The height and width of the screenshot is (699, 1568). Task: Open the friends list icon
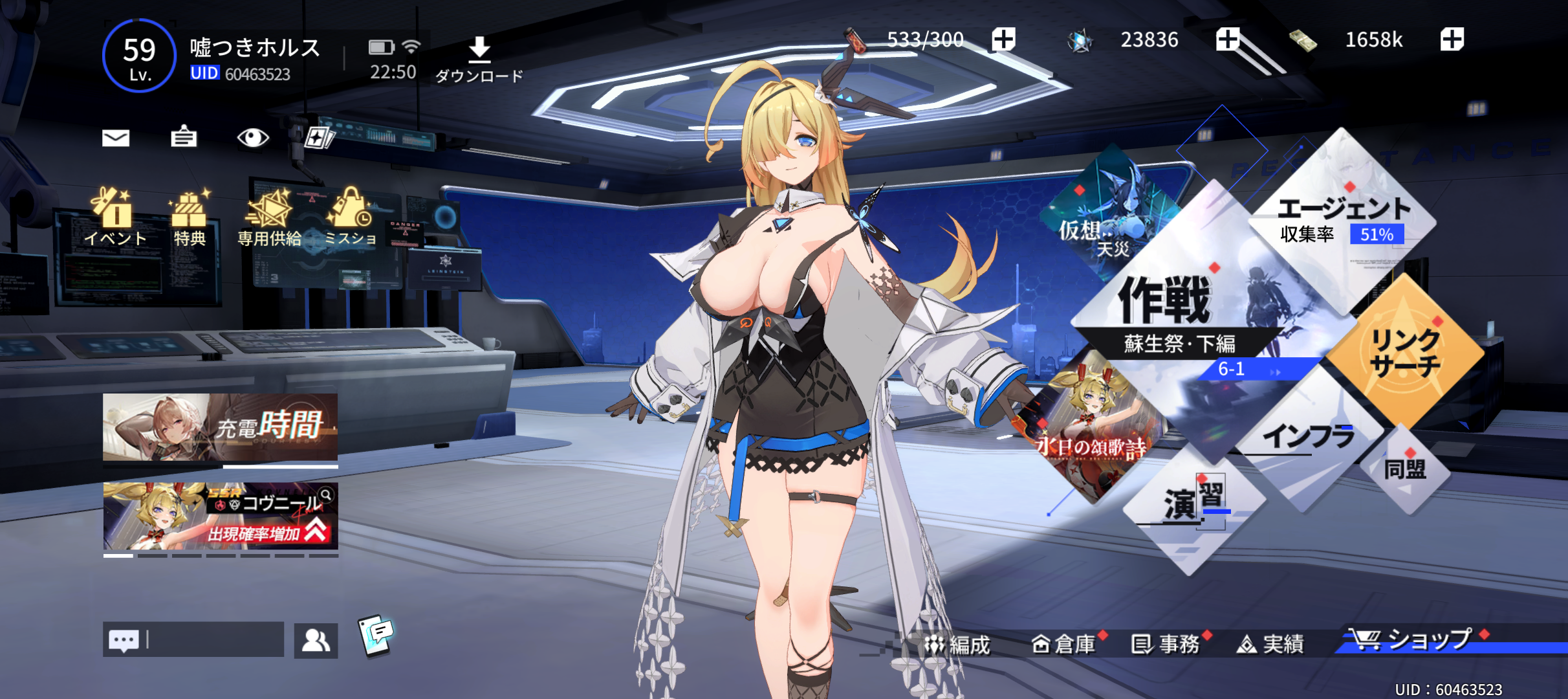pos(316,641)
